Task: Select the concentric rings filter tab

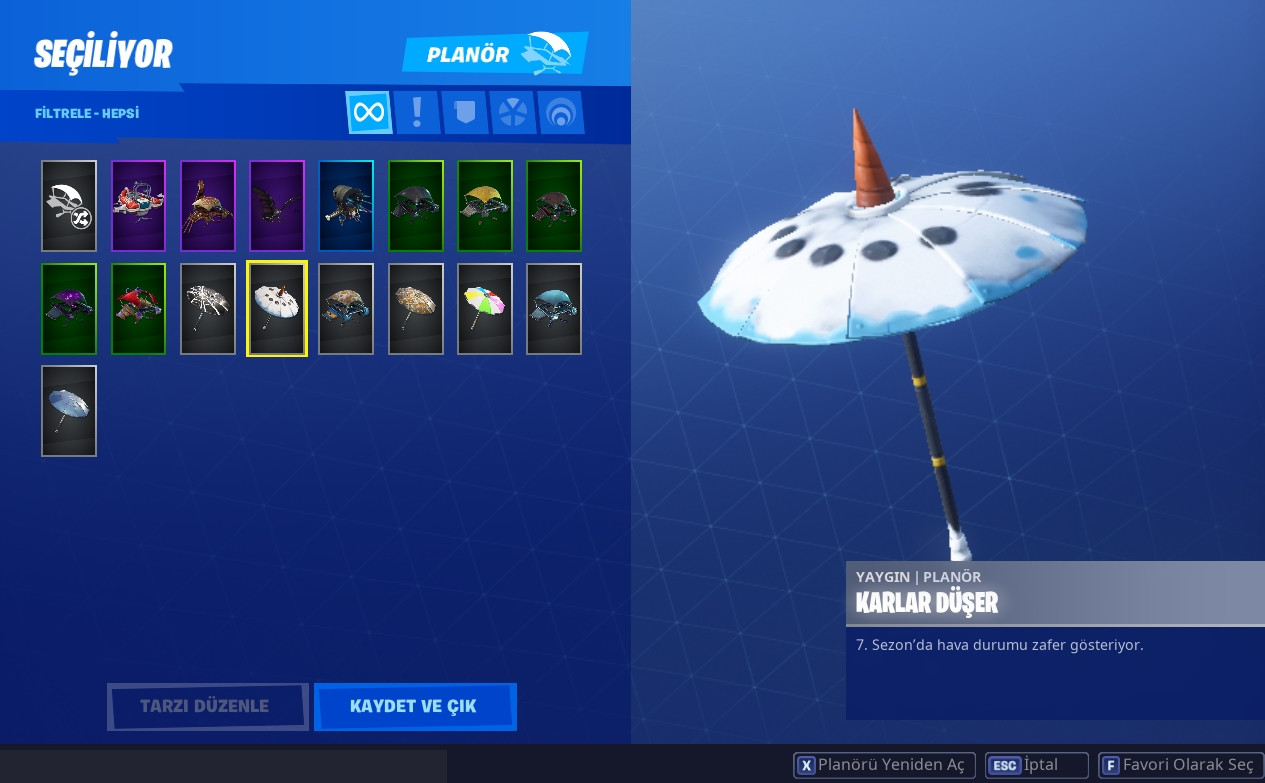Action: point(560,112)
